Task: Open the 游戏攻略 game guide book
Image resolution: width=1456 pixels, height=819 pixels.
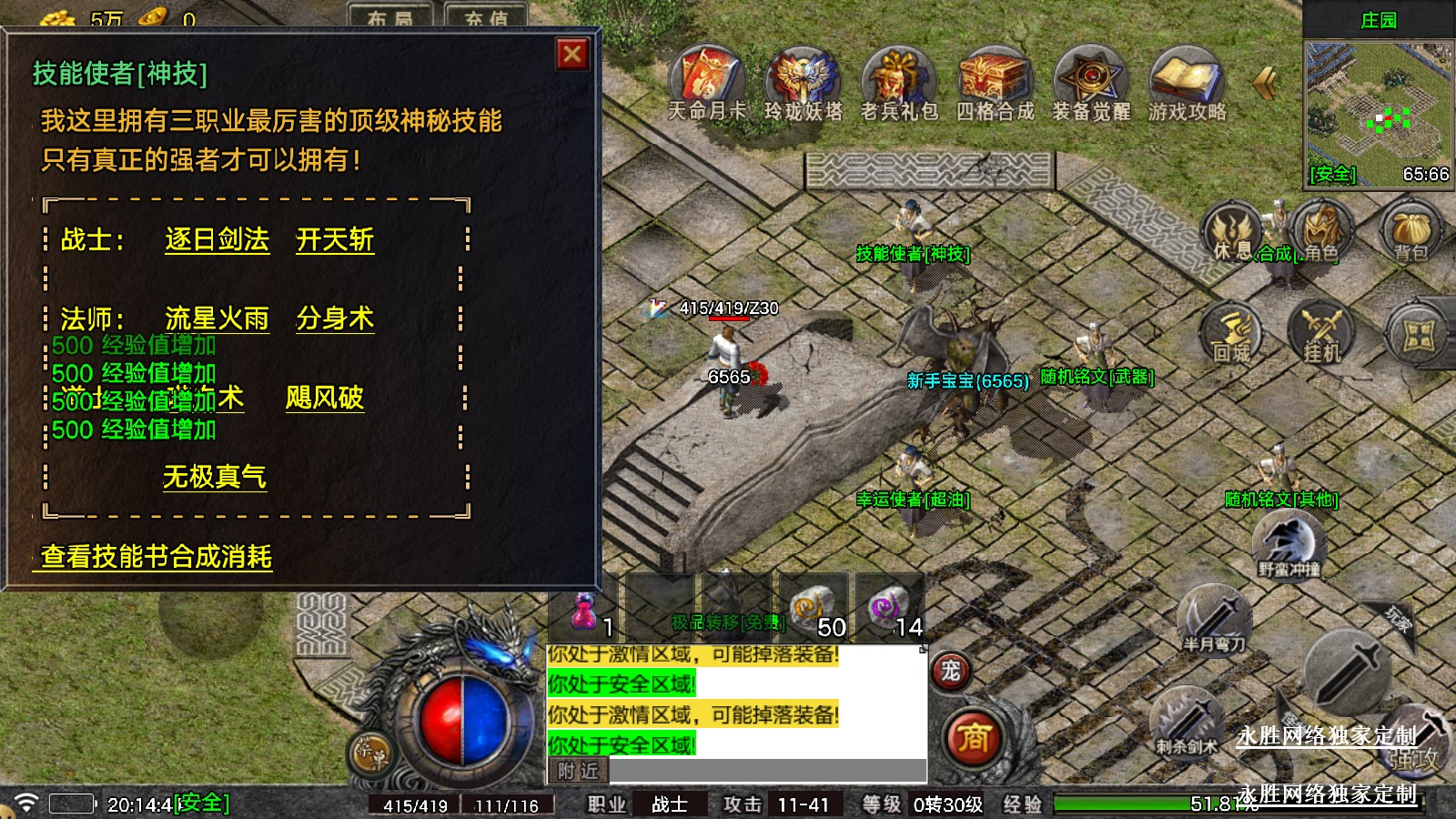Action: (1187, 80)
